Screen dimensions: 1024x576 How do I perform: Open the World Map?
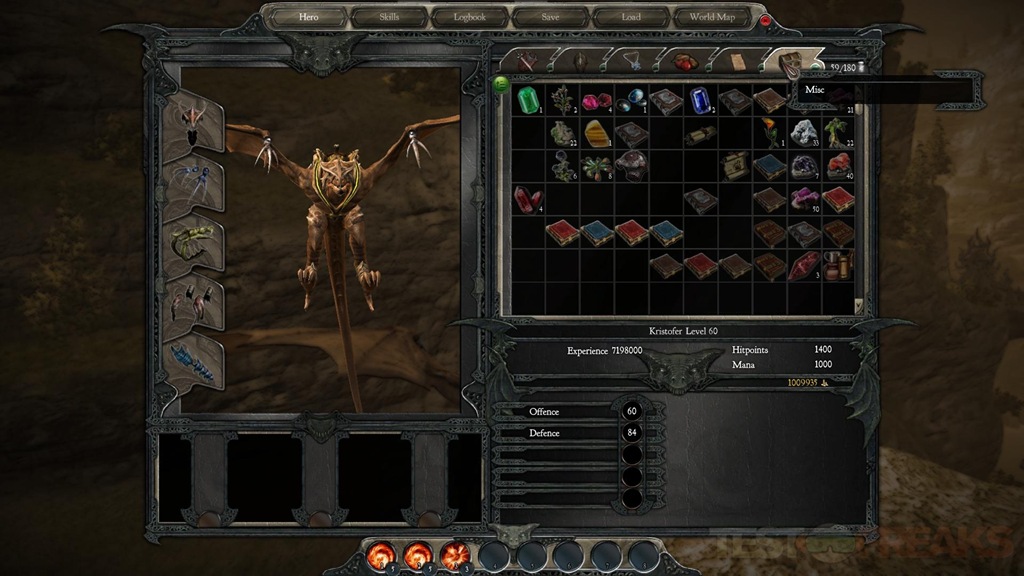(x=712, y=17)
